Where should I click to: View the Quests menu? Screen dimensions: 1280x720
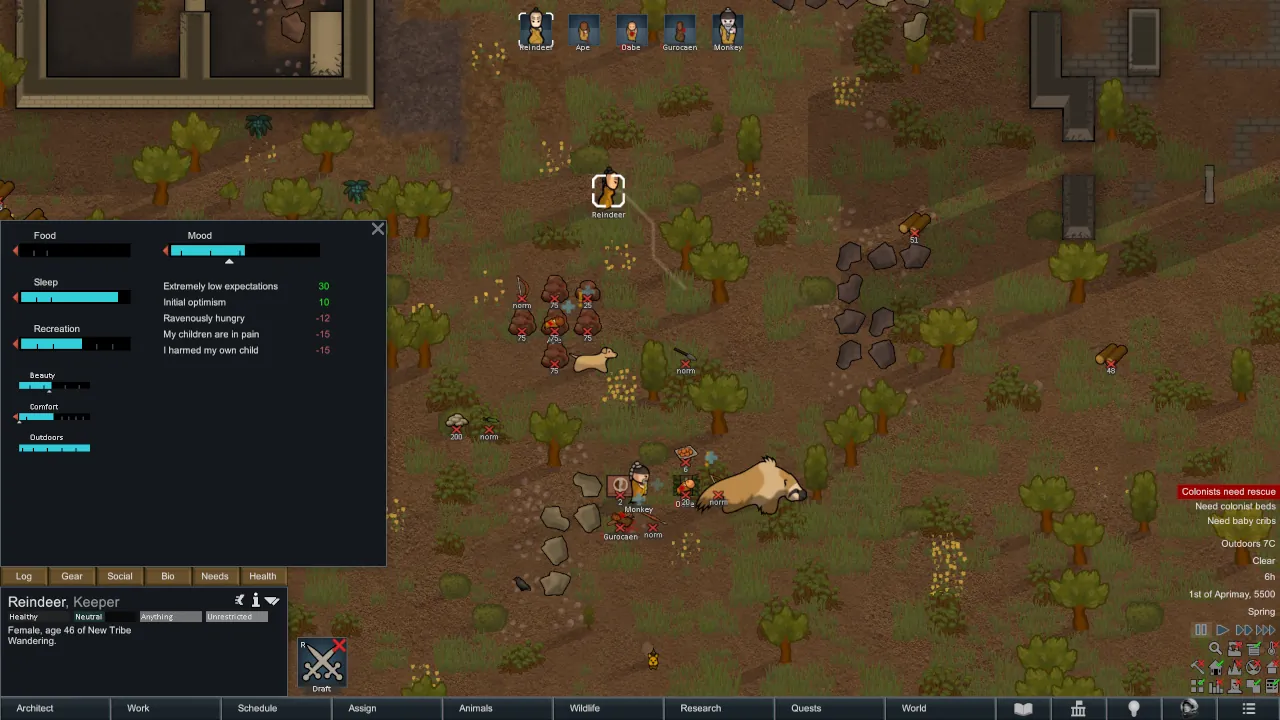pos(806,708)
